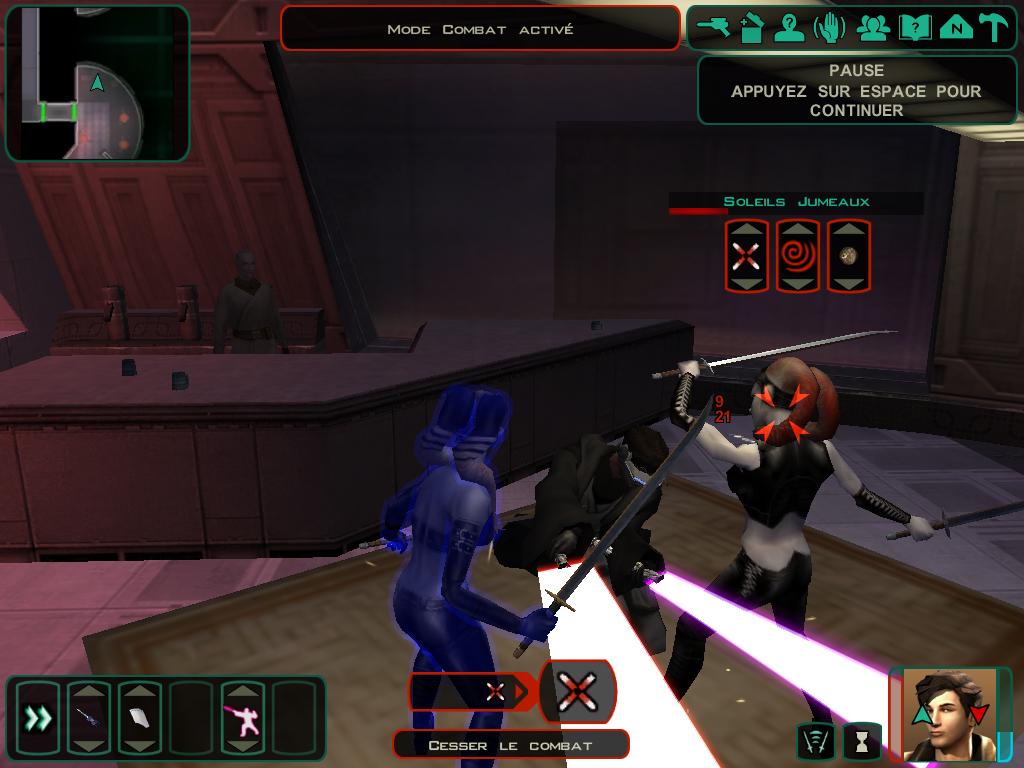1024x768 pixels.
Task: Select the crossed sabers attack on target
Action: tap(746, 256)
